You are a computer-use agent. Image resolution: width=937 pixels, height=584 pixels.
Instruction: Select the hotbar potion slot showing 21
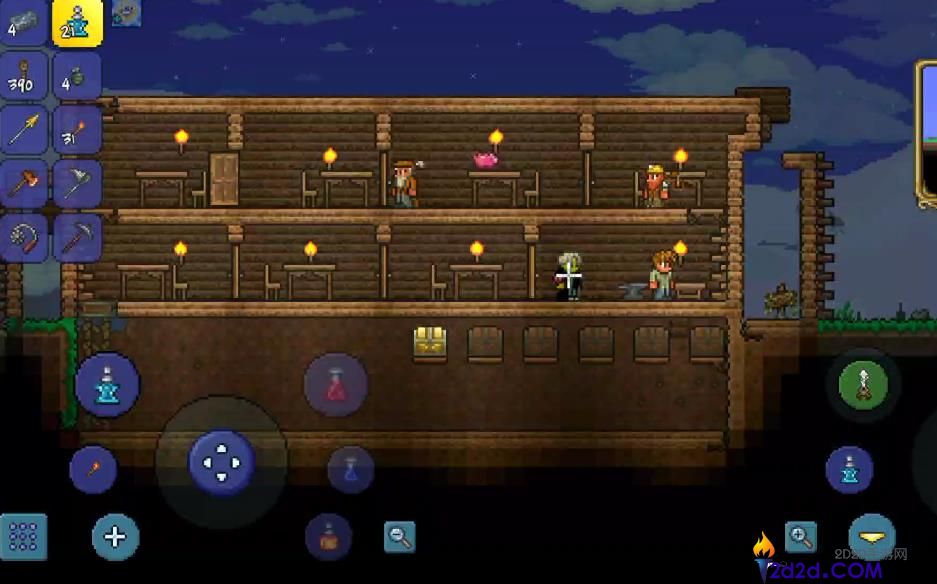[x=77, y=22]
